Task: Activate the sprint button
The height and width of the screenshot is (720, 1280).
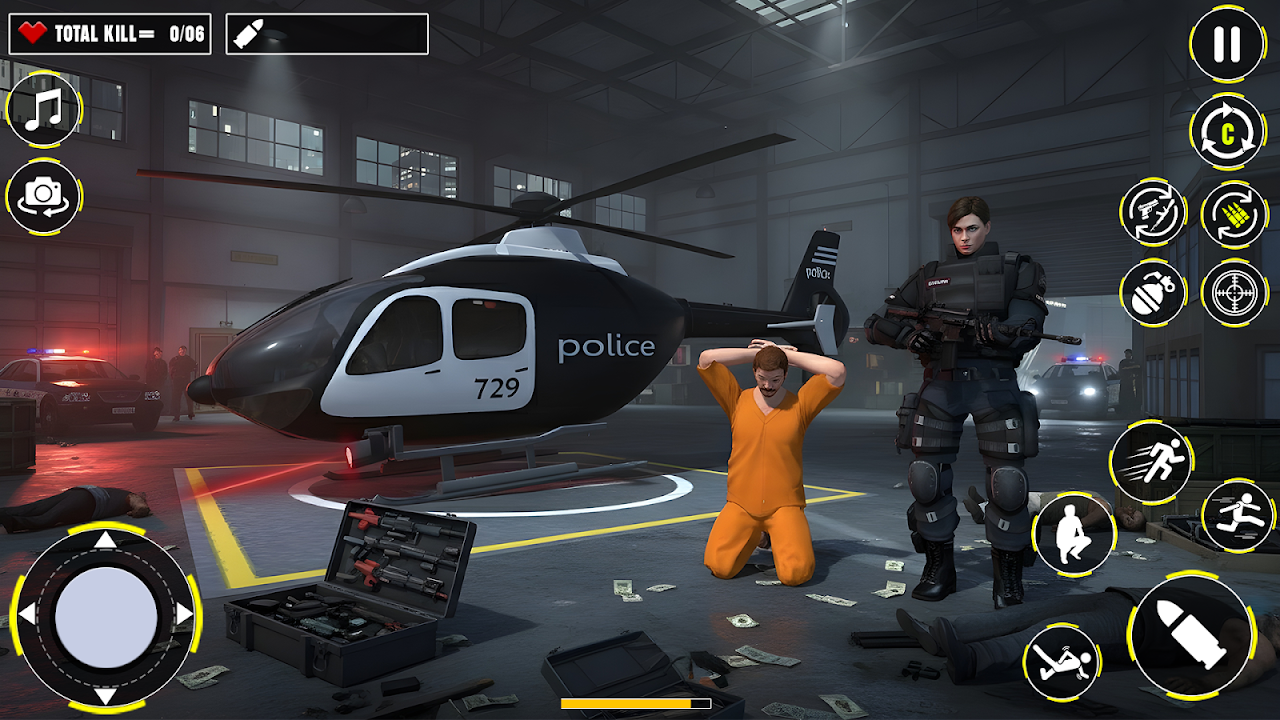Action: [1150, 462]
